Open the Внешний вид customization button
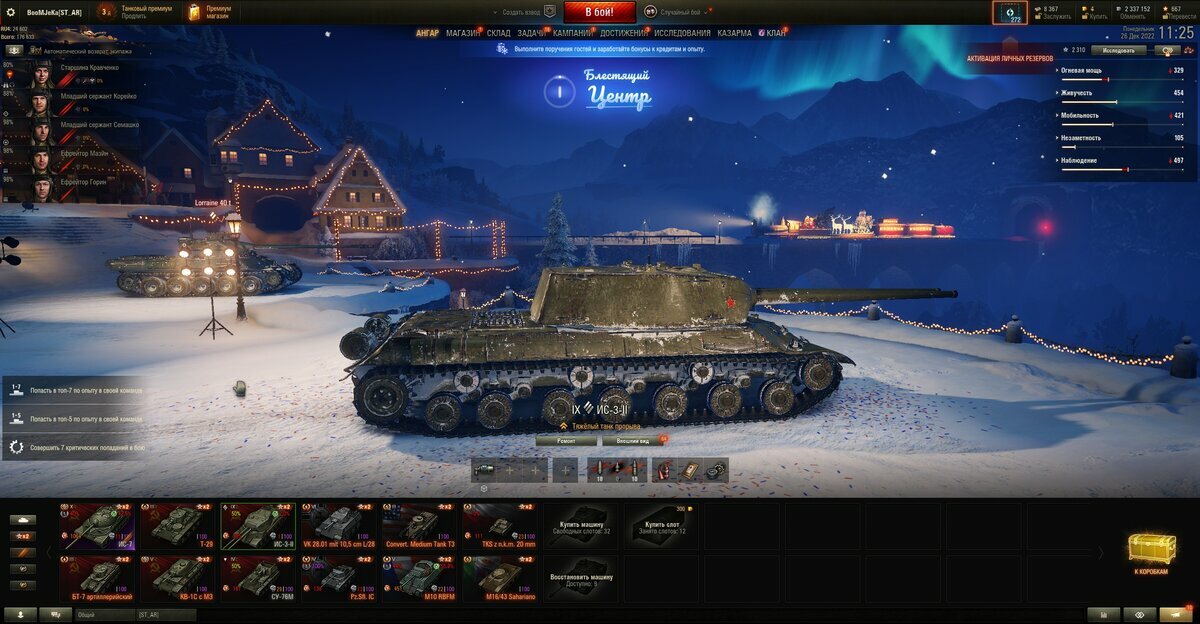Image resolution: width=1200 pixels, height=624 pixels. pyautogui.click(x=633, y=440)
